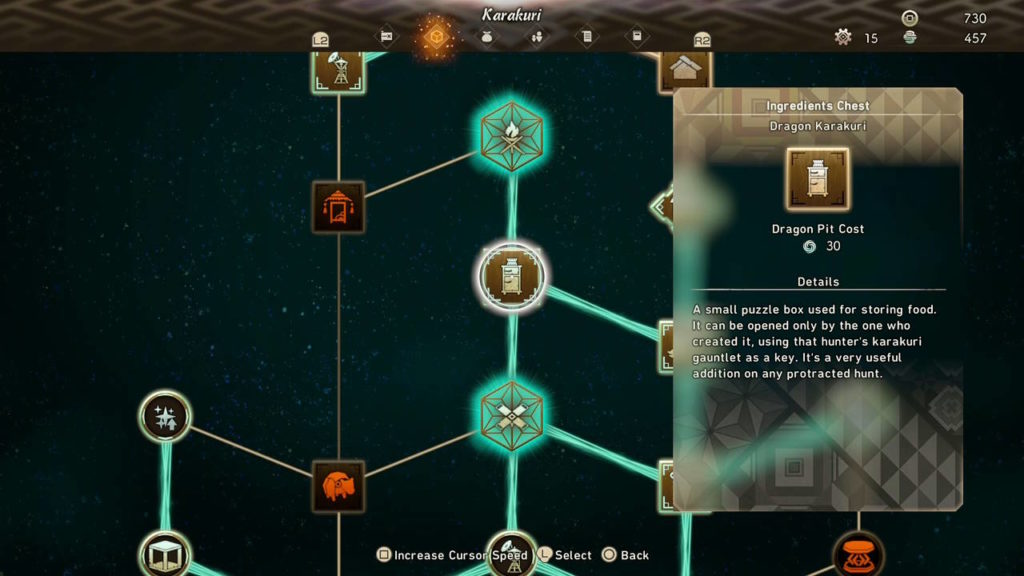Screen dimensions: 1024x576
Task: Choose the crossed-tools hexagon node
Action: [512, 414]
